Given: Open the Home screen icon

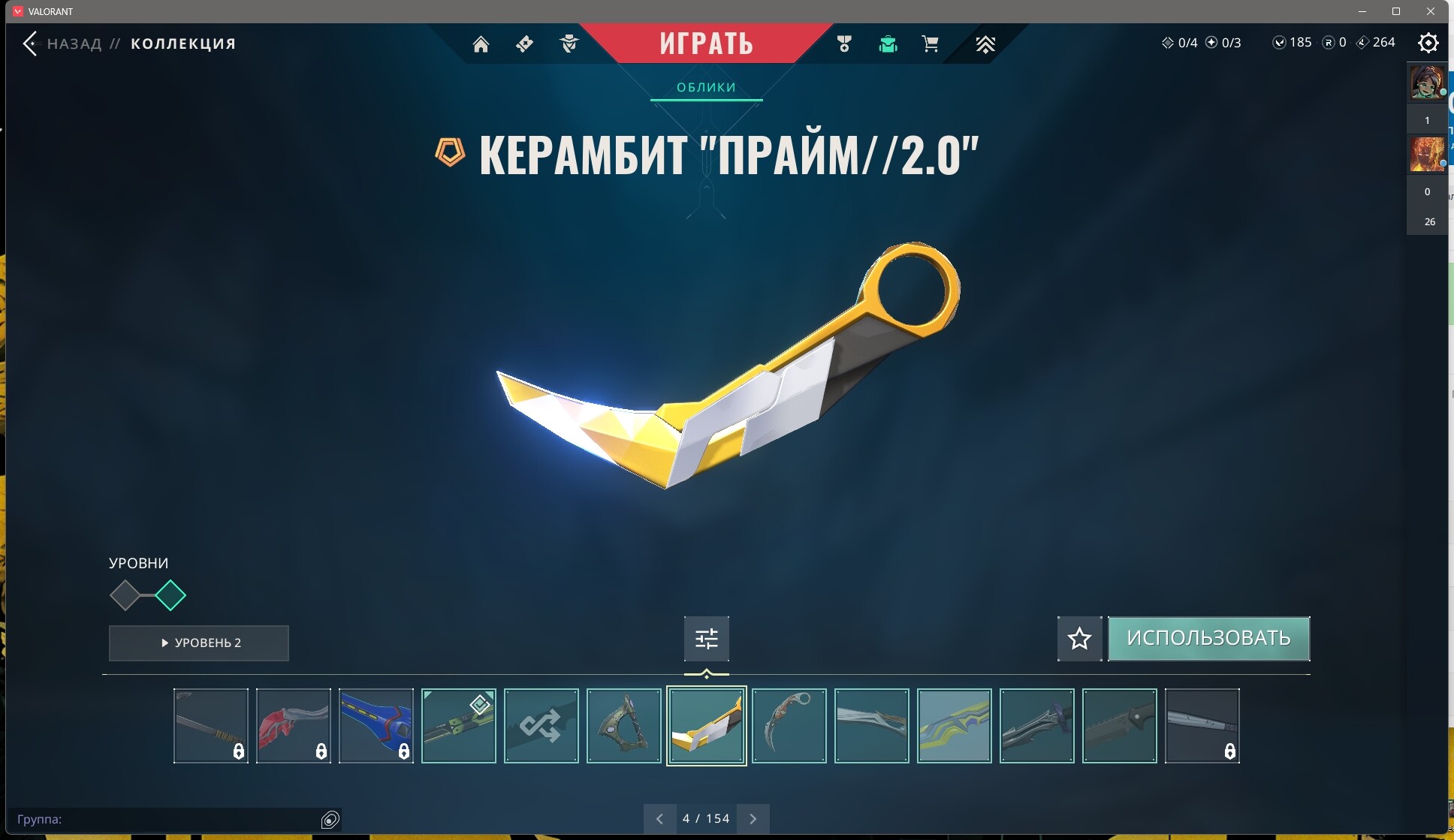Looking at the screenshot, I should coord(481,44).
